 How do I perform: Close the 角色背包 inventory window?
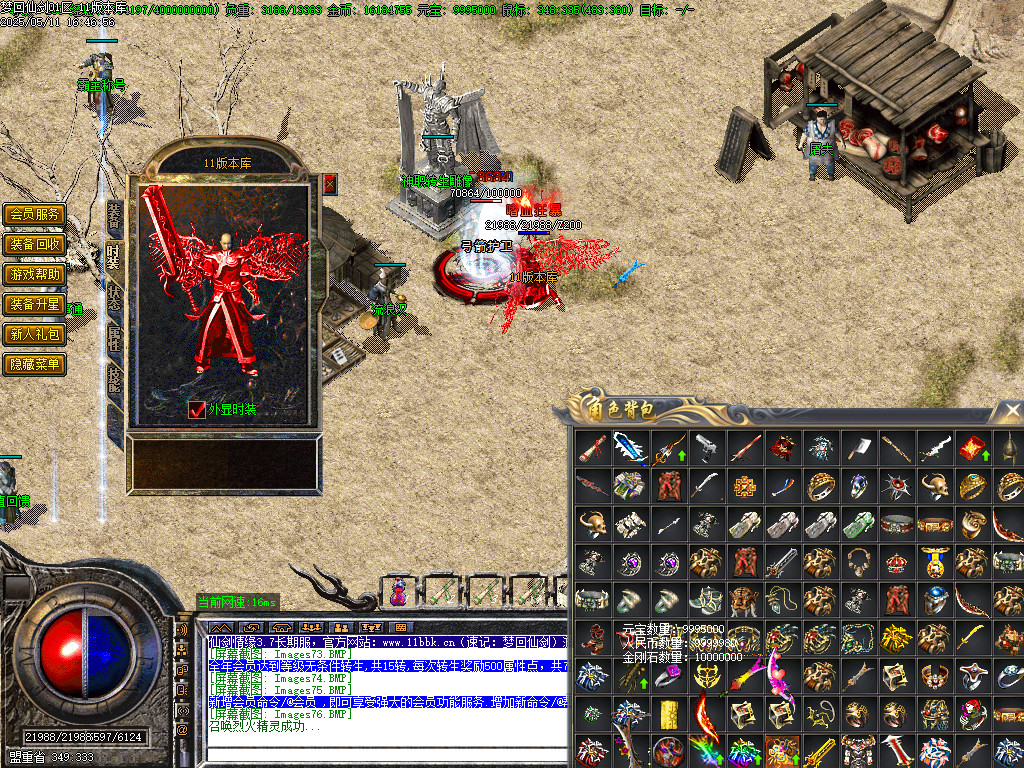tap(1009, 411)
